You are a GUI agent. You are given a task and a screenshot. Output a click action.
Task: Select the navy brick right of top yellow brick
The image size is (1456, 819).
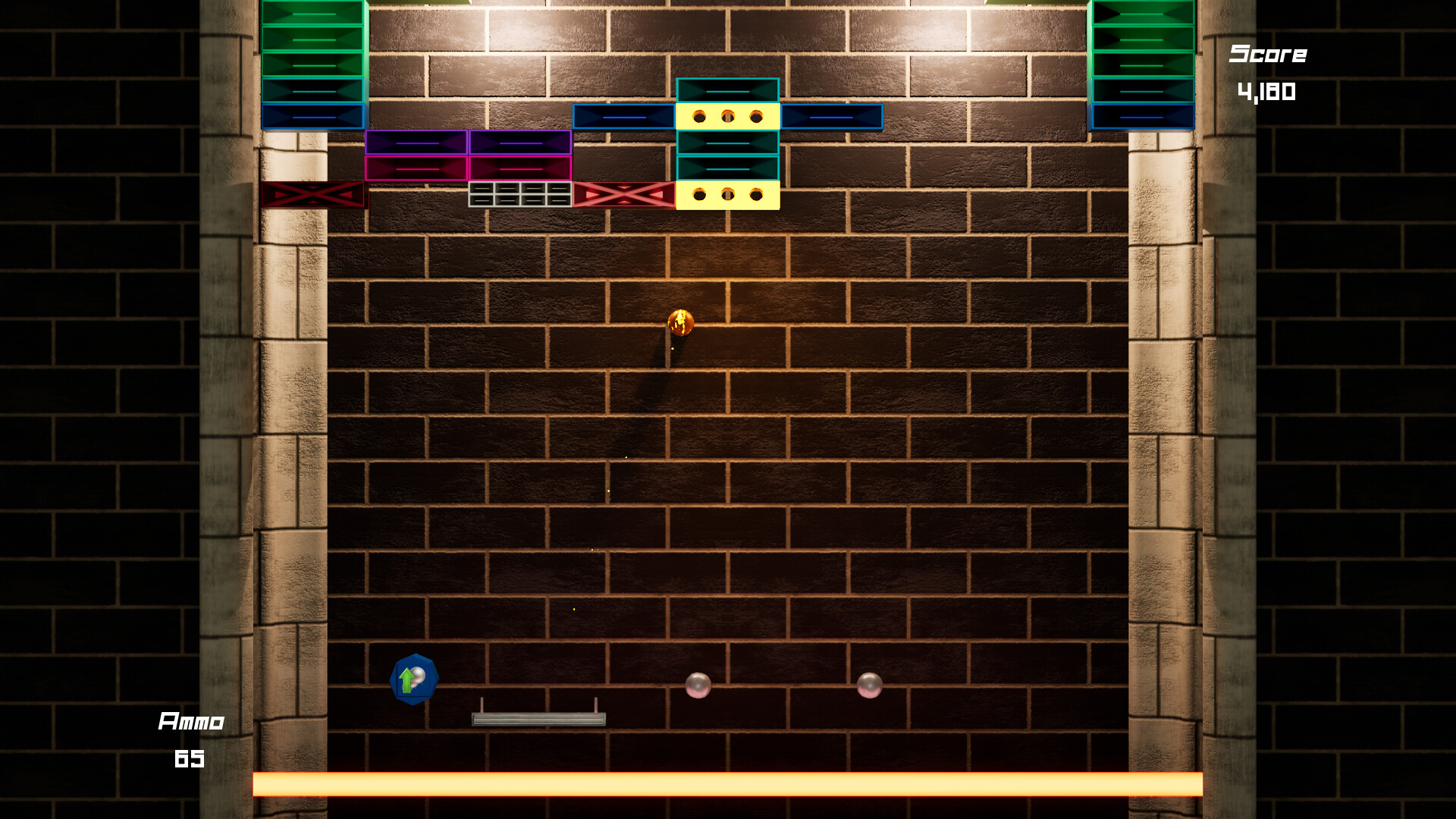830,115
